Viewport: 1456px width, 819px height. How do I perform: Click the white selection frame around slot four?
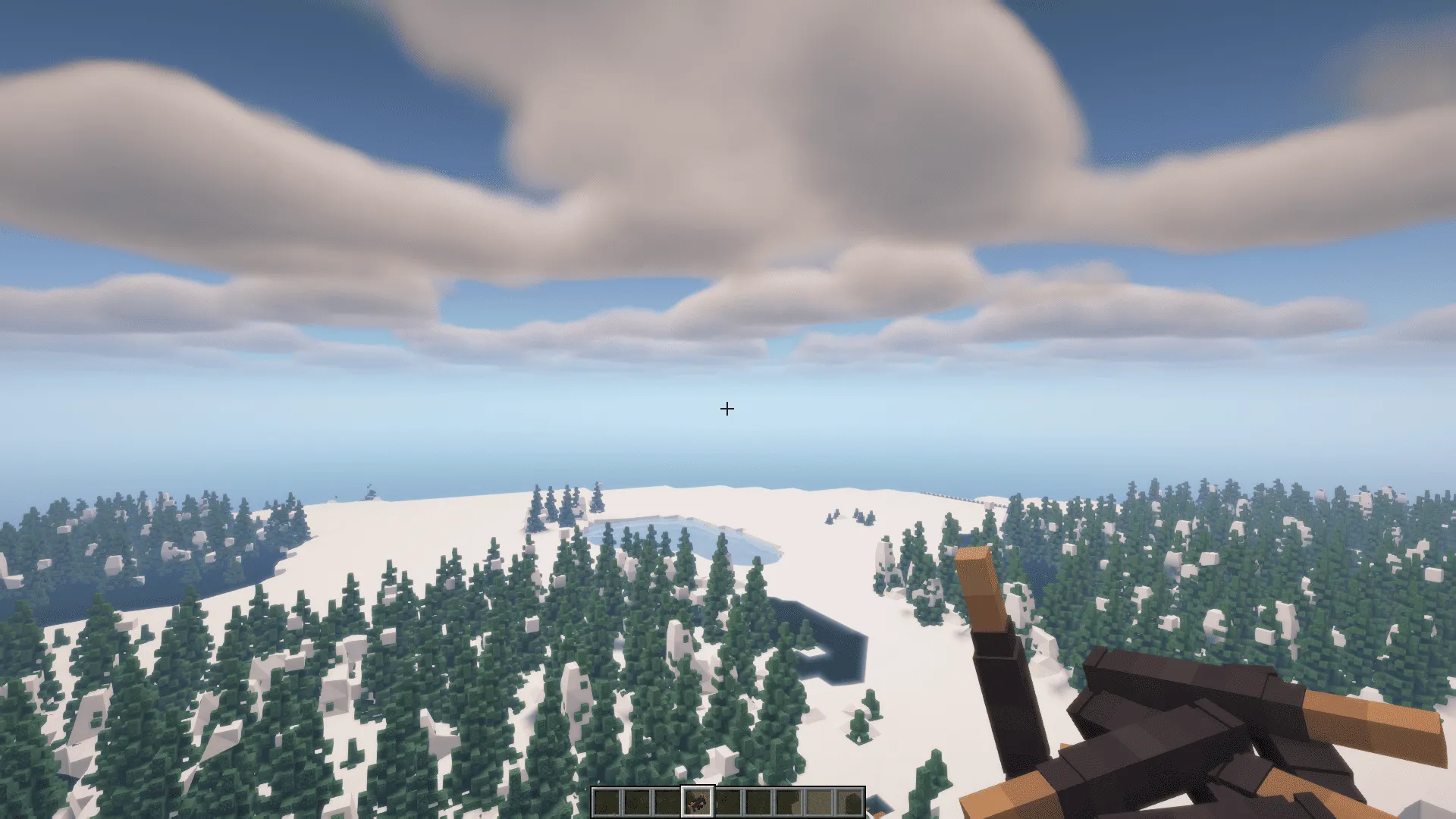tap(698, 786)
